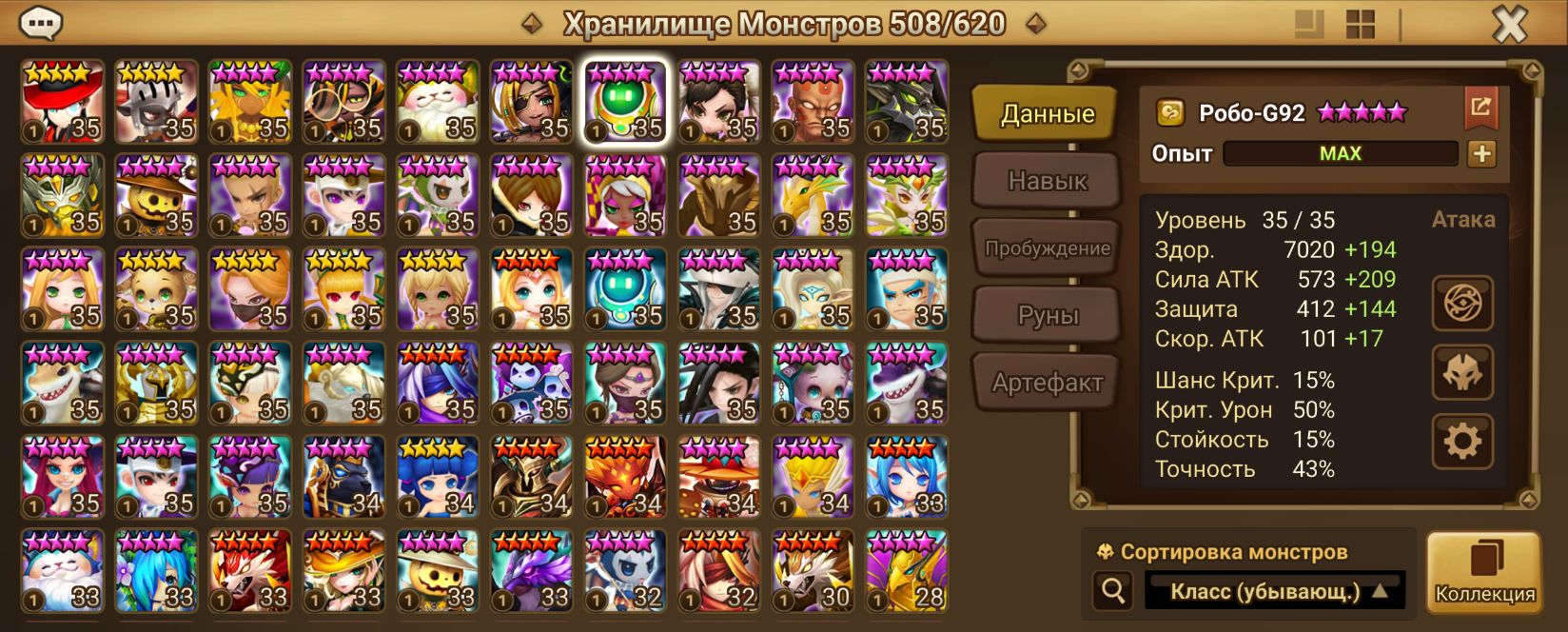The image size is (1568, 632).
Task: Click the eye-shaped icon button in stats panel
Action: coord(1462,304)
